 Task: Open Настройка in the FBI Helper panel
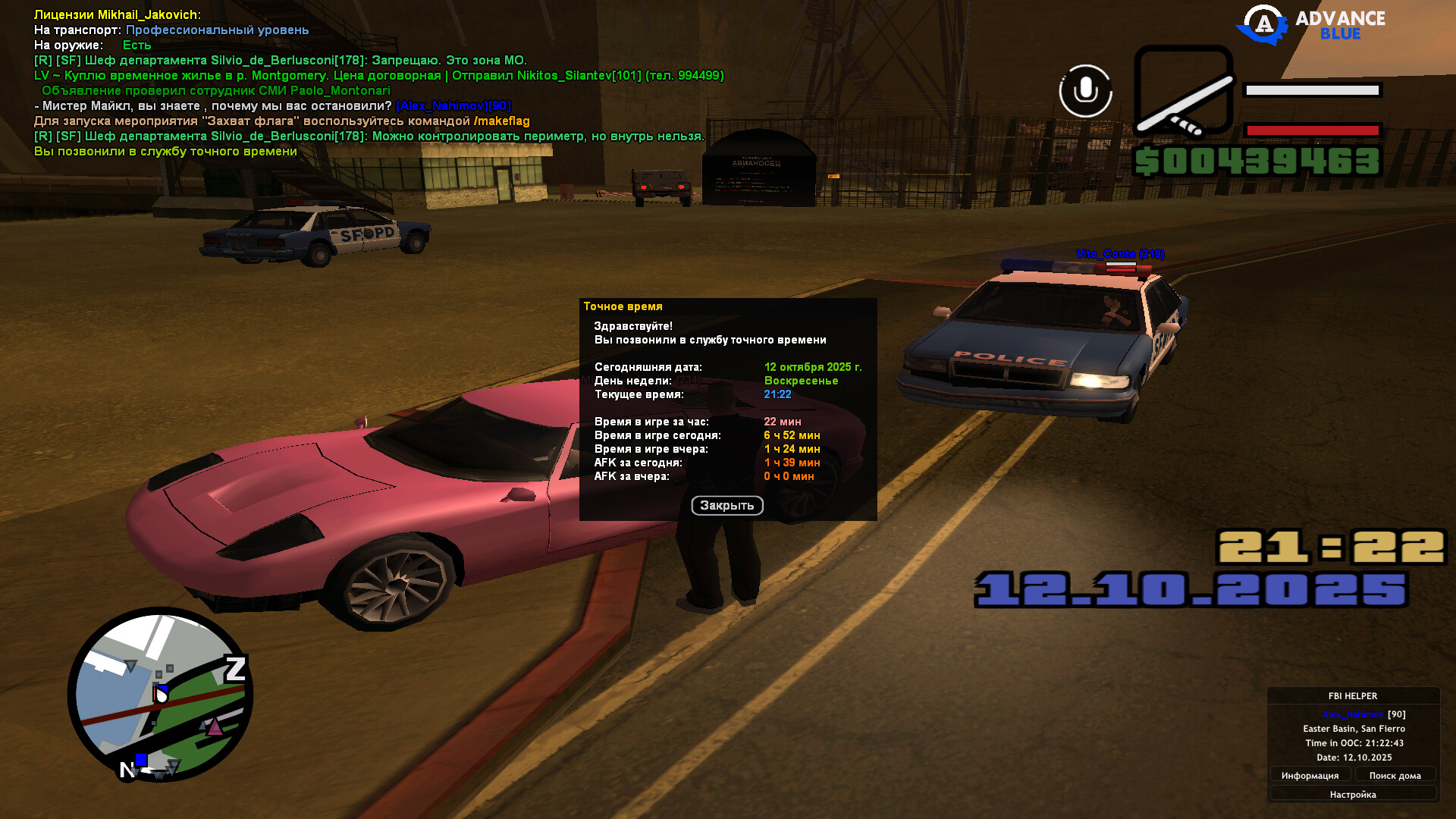(x=1352, y=794)
